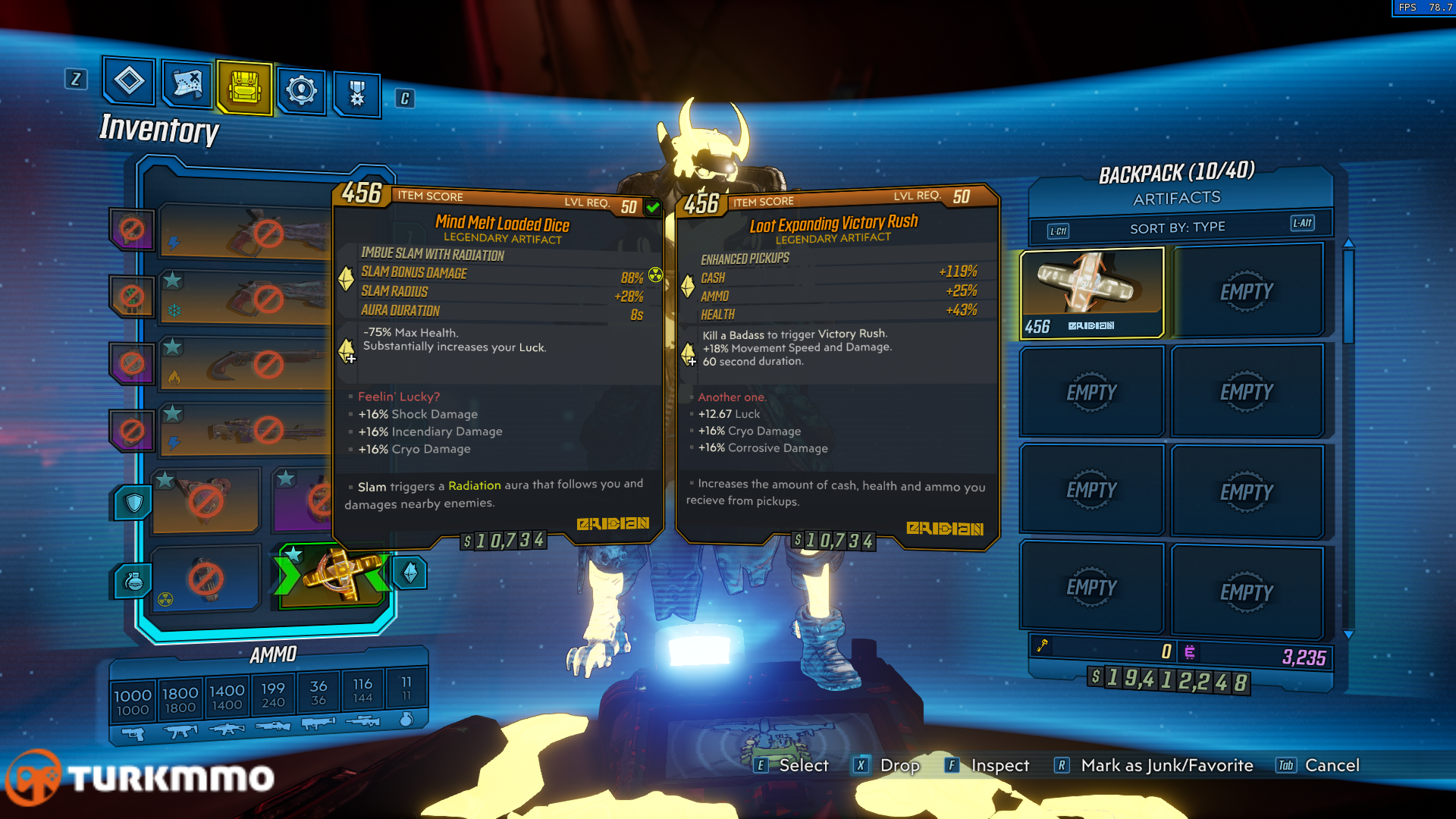Select the equipped shield slot
Viewport: 1456px width, 819px height.
[205, 500]
